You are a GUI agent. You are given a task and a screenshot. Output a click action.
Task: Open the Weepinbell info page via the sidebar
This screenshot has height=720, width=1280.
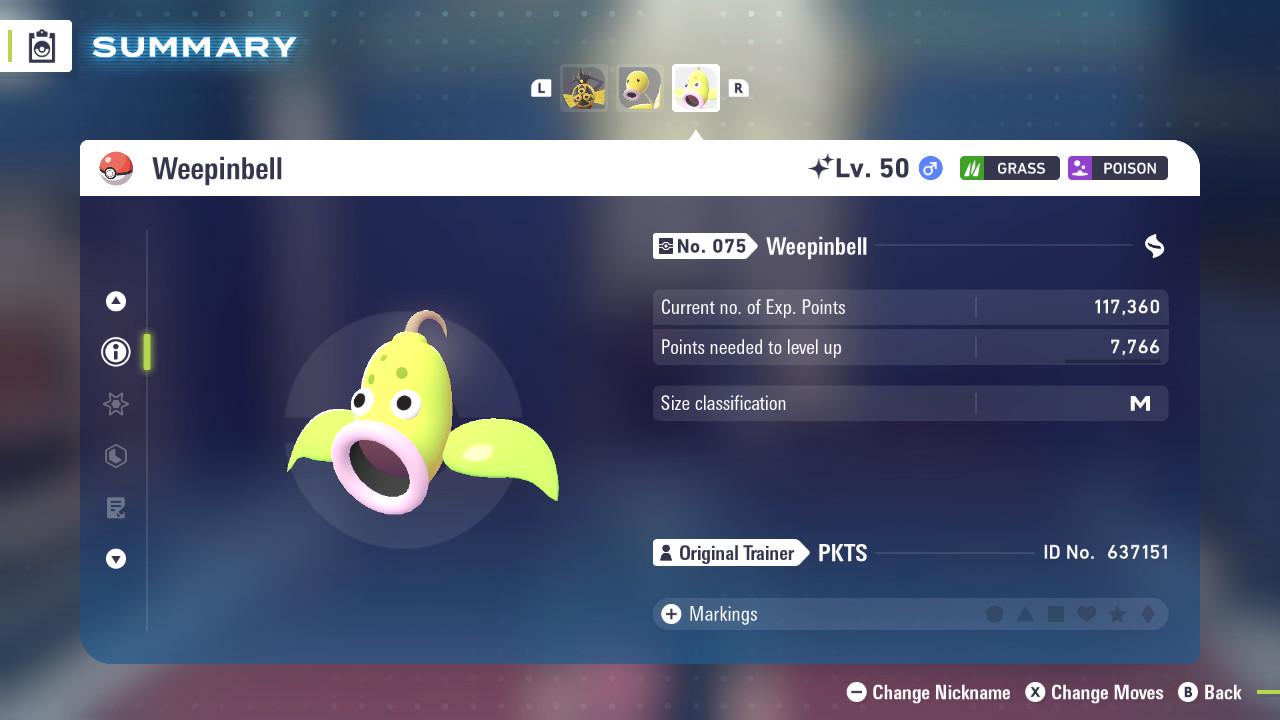[x=115, y=352]
